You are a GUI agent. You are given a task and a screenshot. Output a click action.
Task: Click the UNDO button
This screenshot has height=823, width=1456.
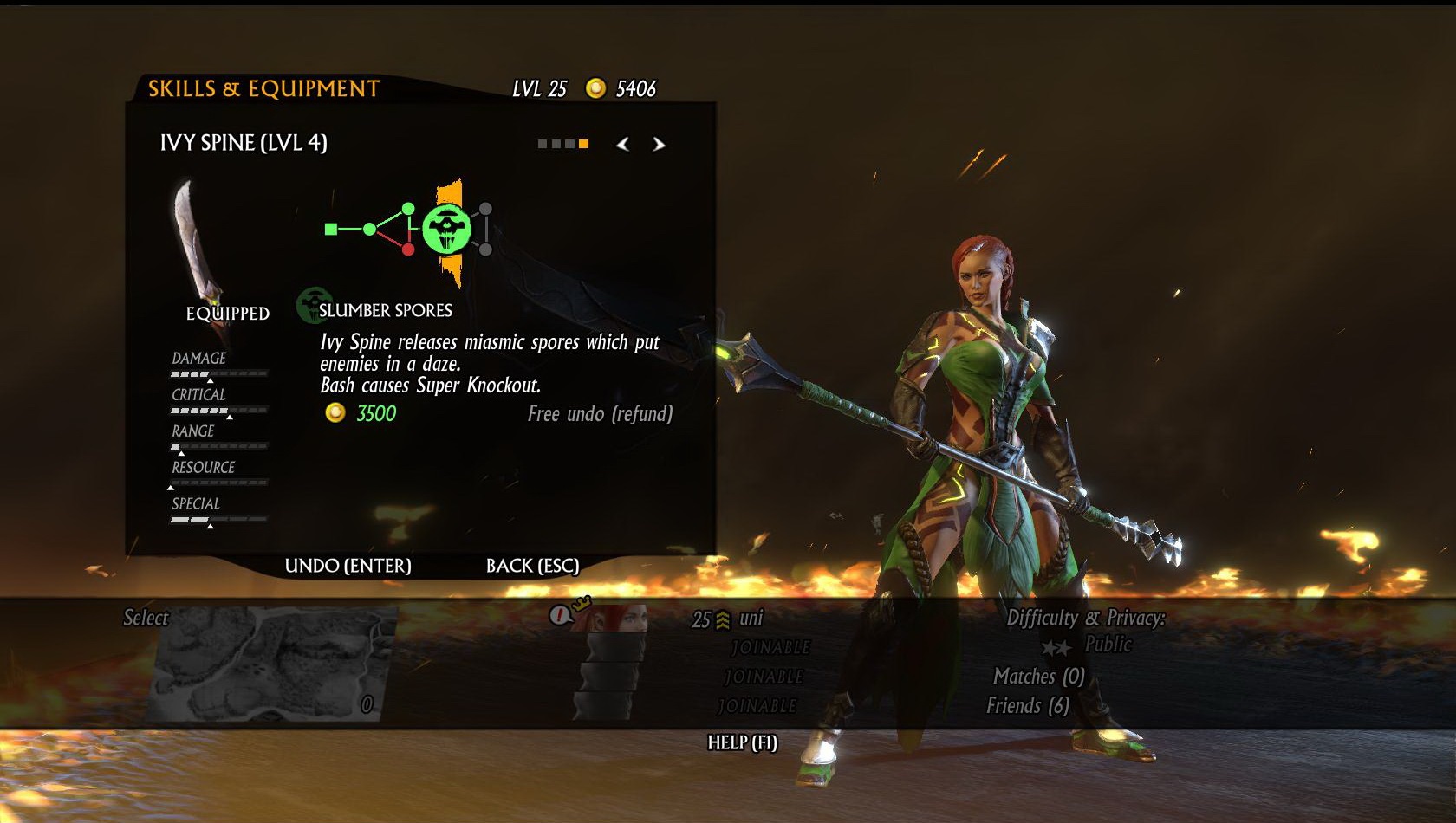coord(348,566)
